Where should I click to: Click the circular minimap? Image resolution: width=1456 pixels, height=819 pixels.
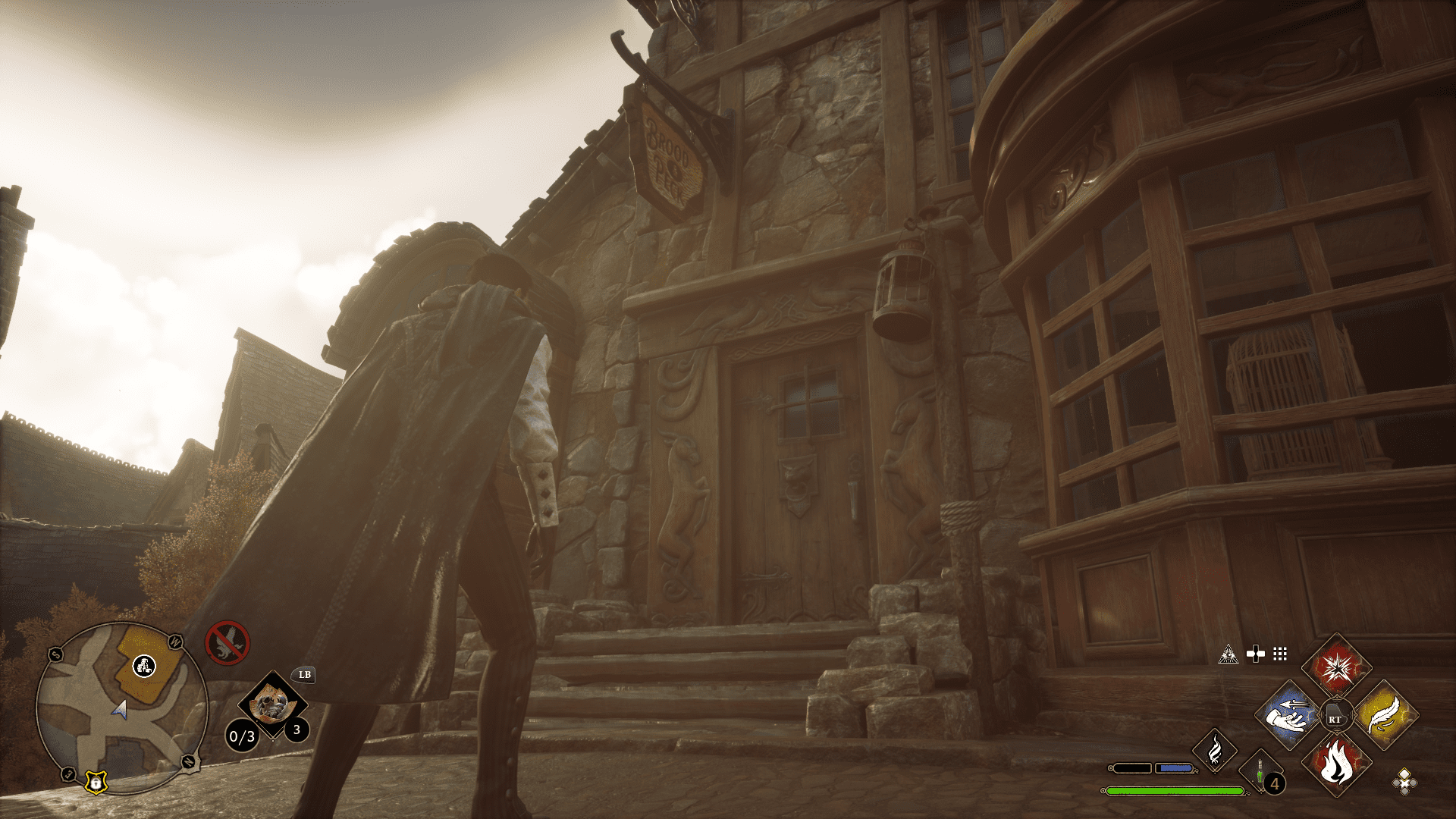point(121,707)
